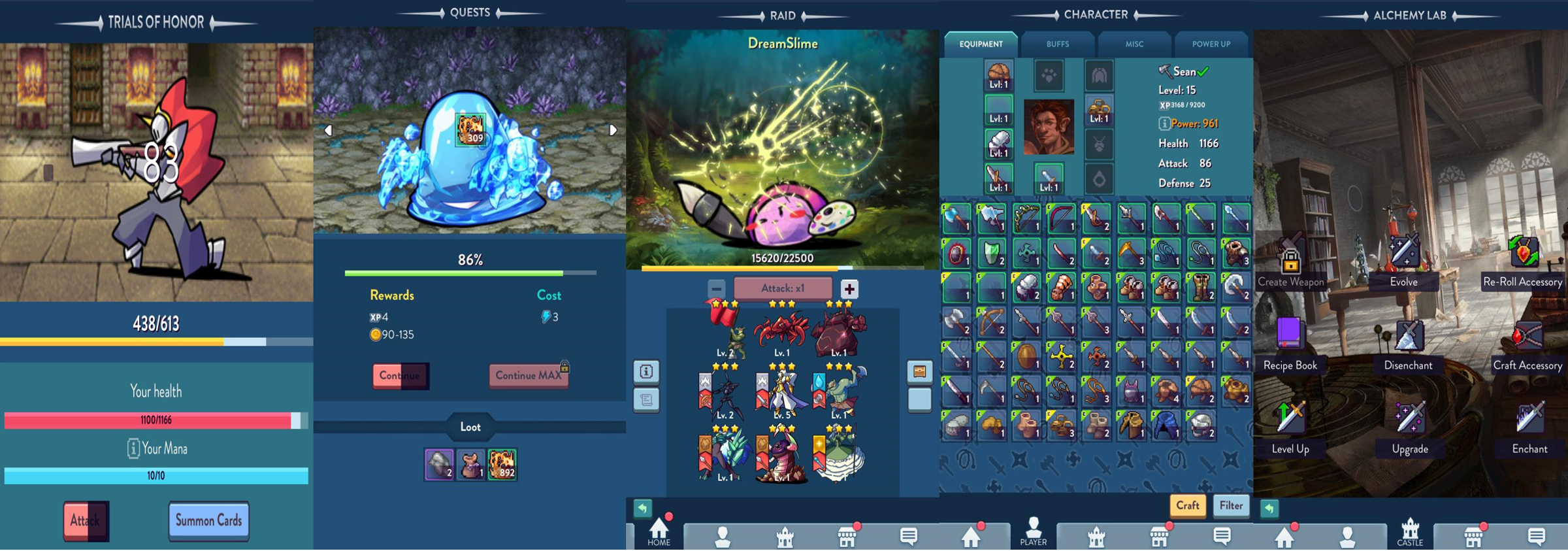Screen dimensions: 1568x551
Task: Switch to the Buffs tab
Action: (1057, 44)
